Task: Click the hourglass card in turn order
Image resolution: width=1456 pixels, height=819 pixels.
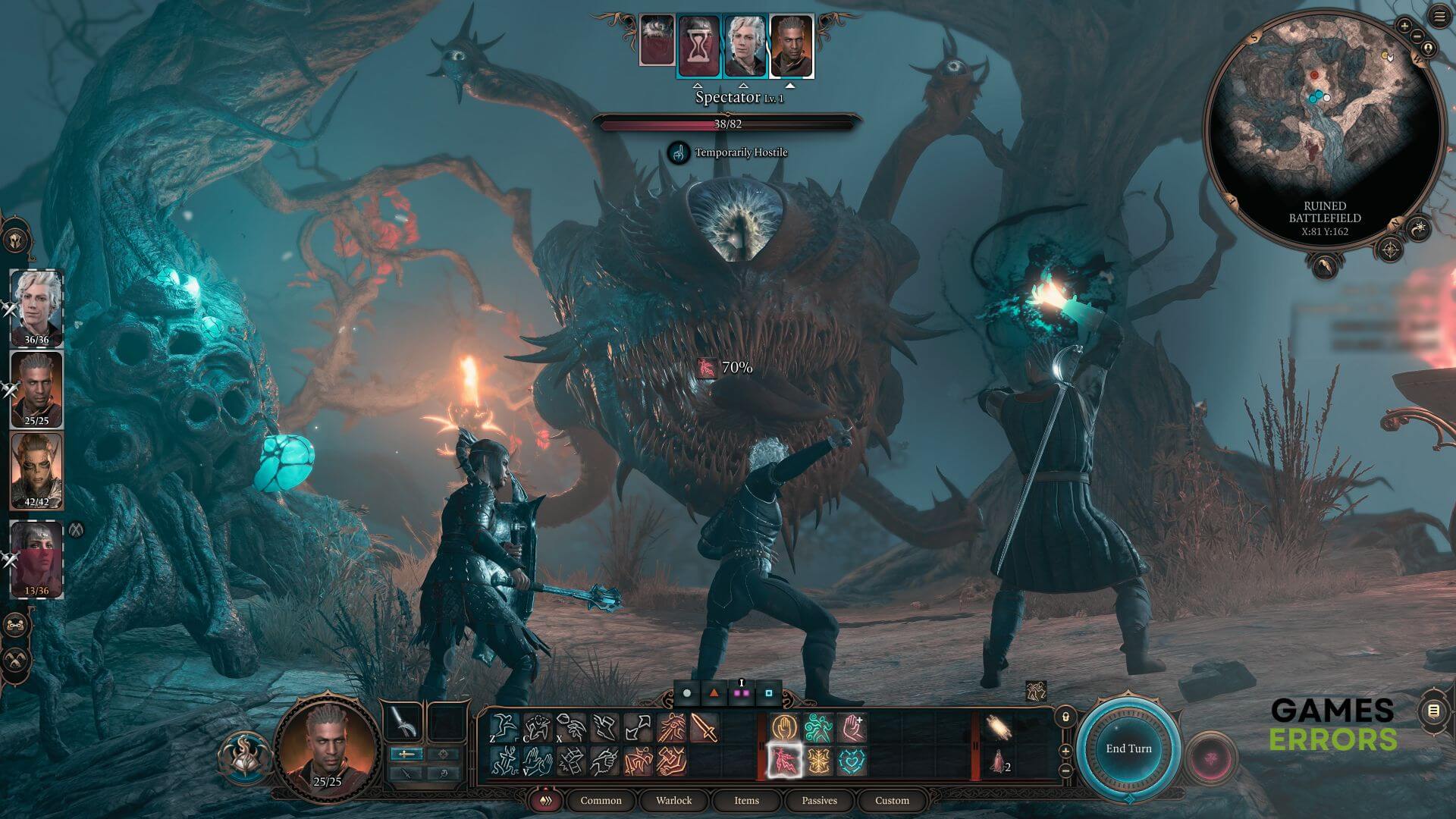Action: 698,45
